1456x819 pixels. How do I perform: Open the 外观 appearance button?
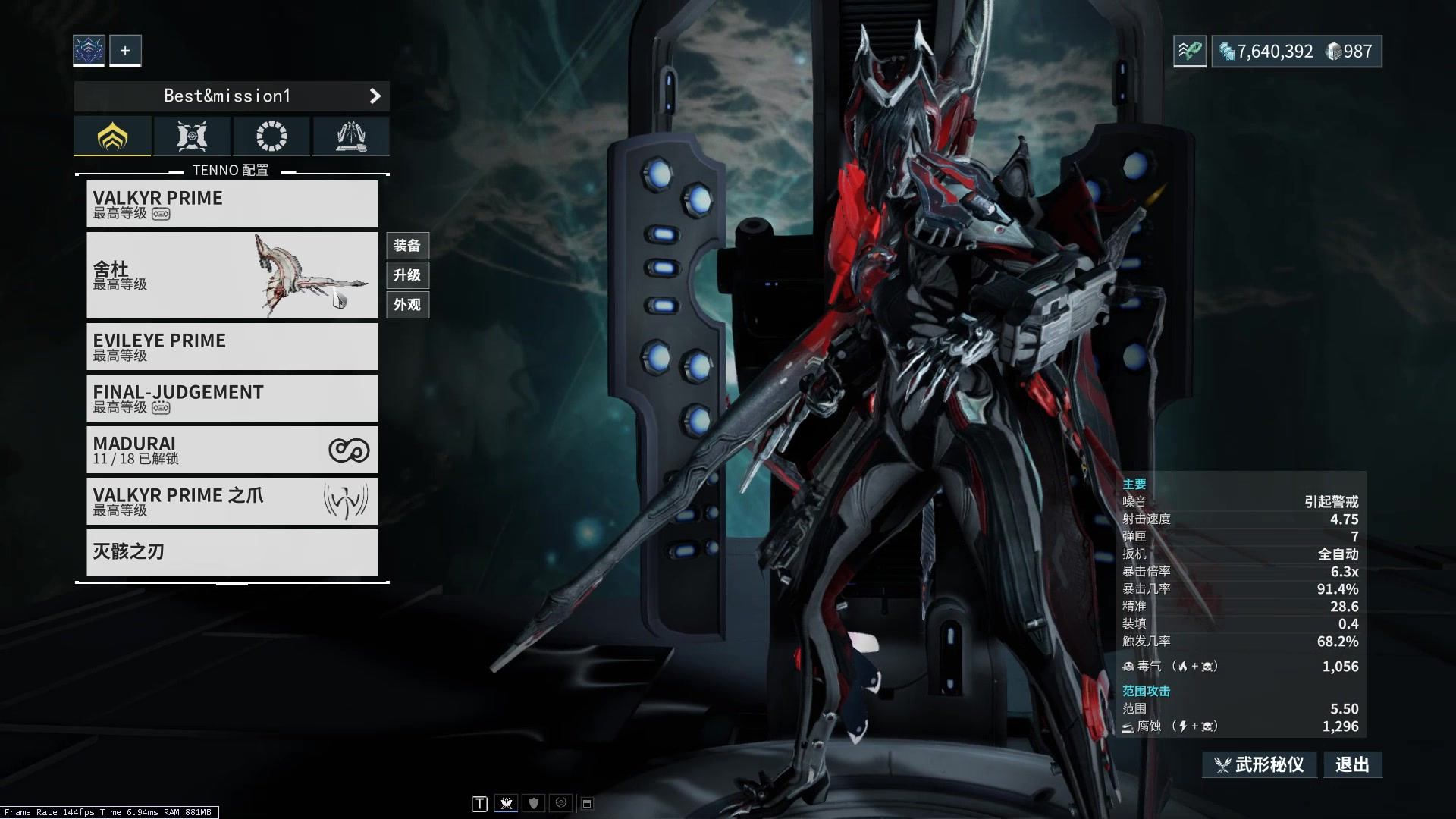[407, 305]
